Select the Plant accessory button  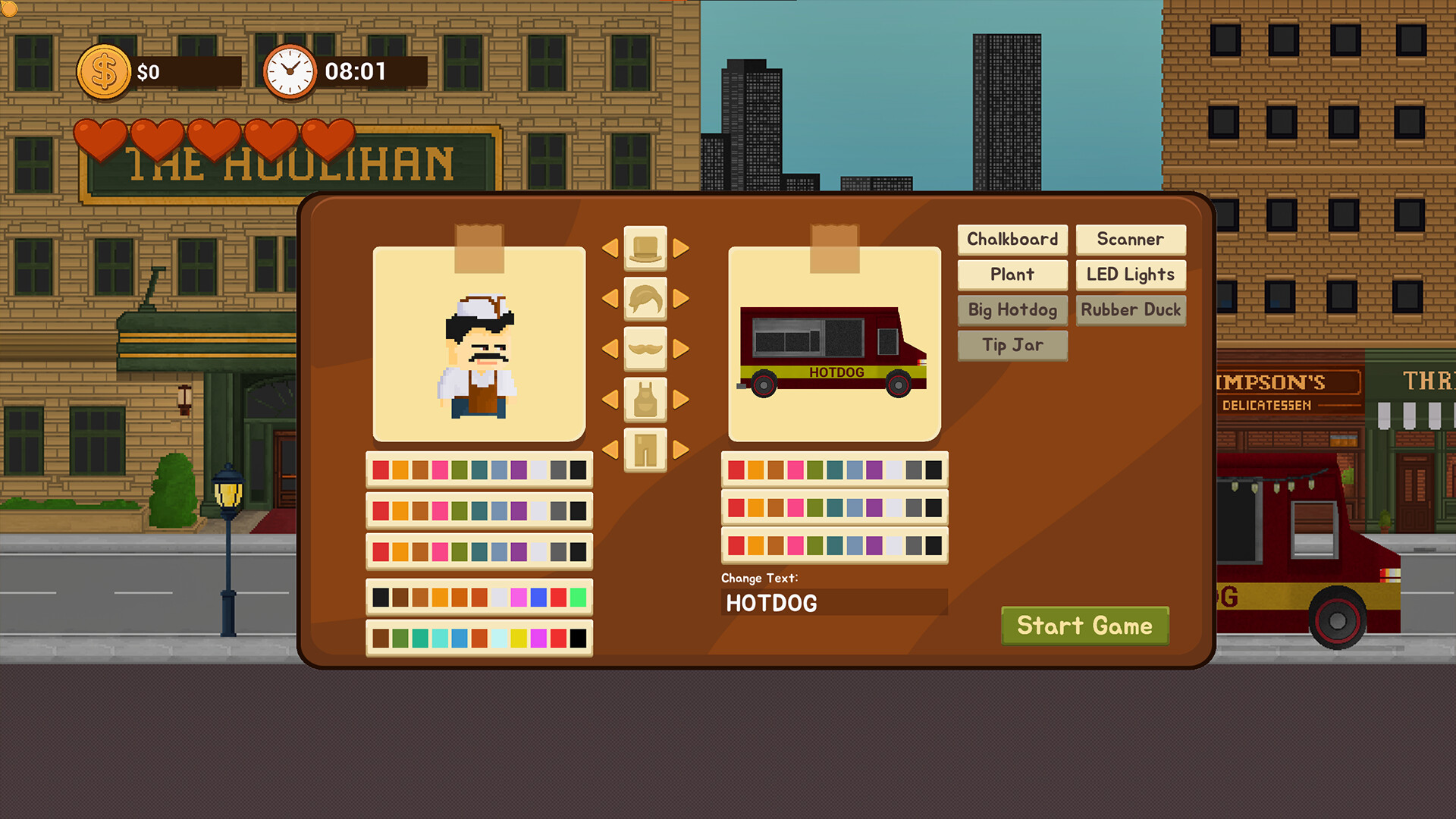(1012, 275)
